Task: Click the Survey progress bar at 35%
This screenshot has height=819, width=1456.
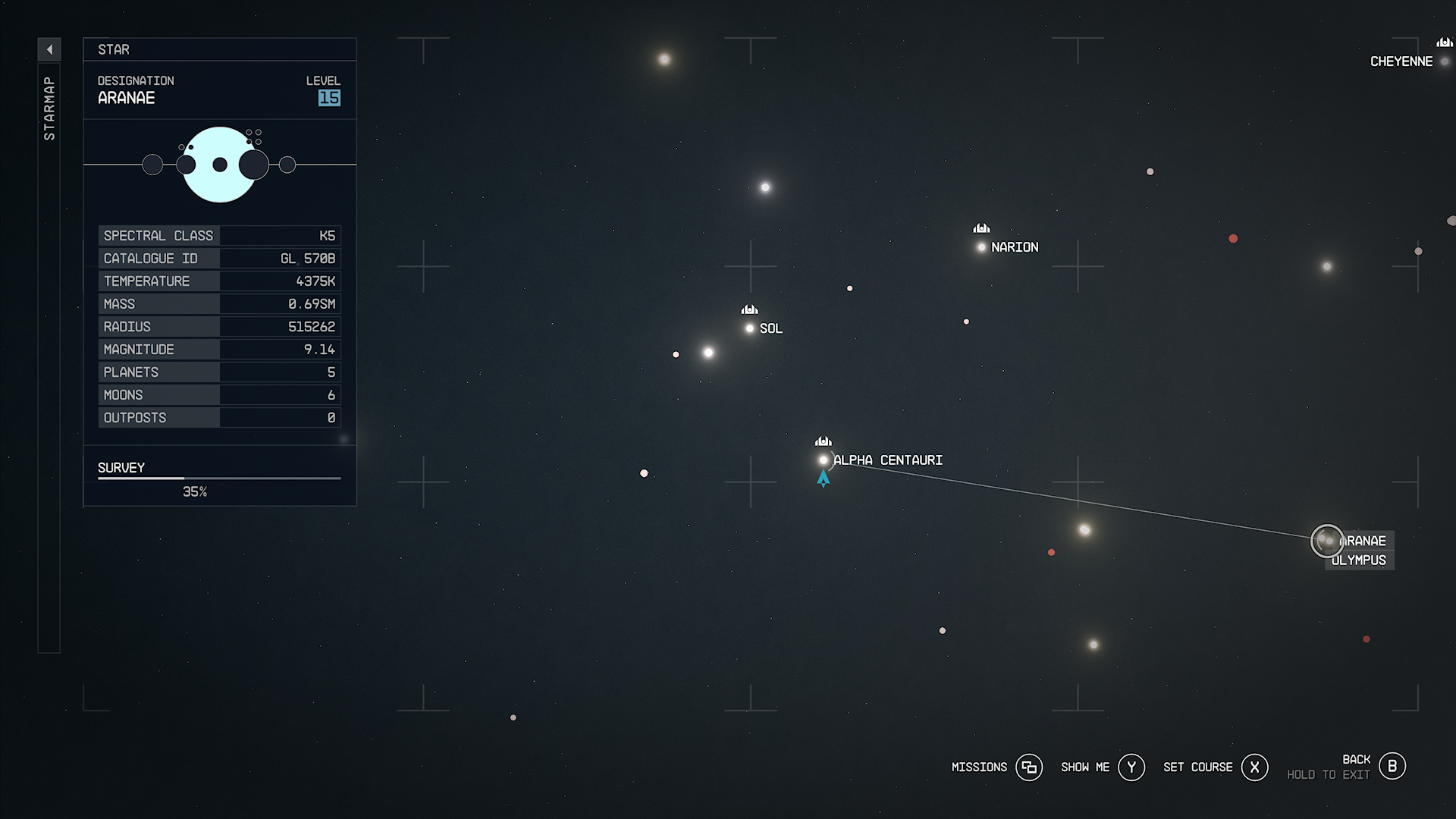Action: point(218,479)
